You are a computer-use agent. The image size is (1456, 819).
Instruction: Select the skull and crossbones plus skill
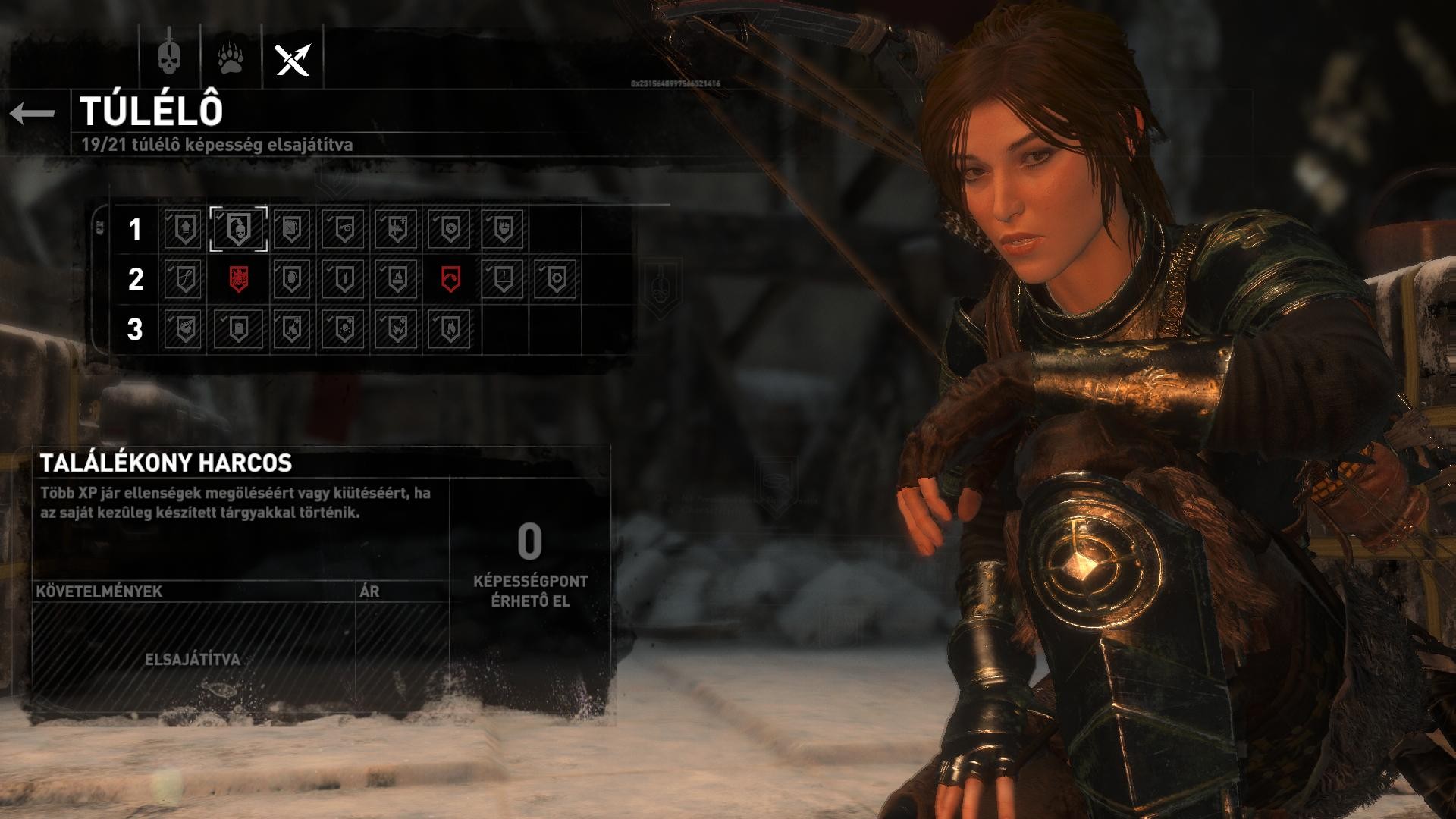point(344,329)
